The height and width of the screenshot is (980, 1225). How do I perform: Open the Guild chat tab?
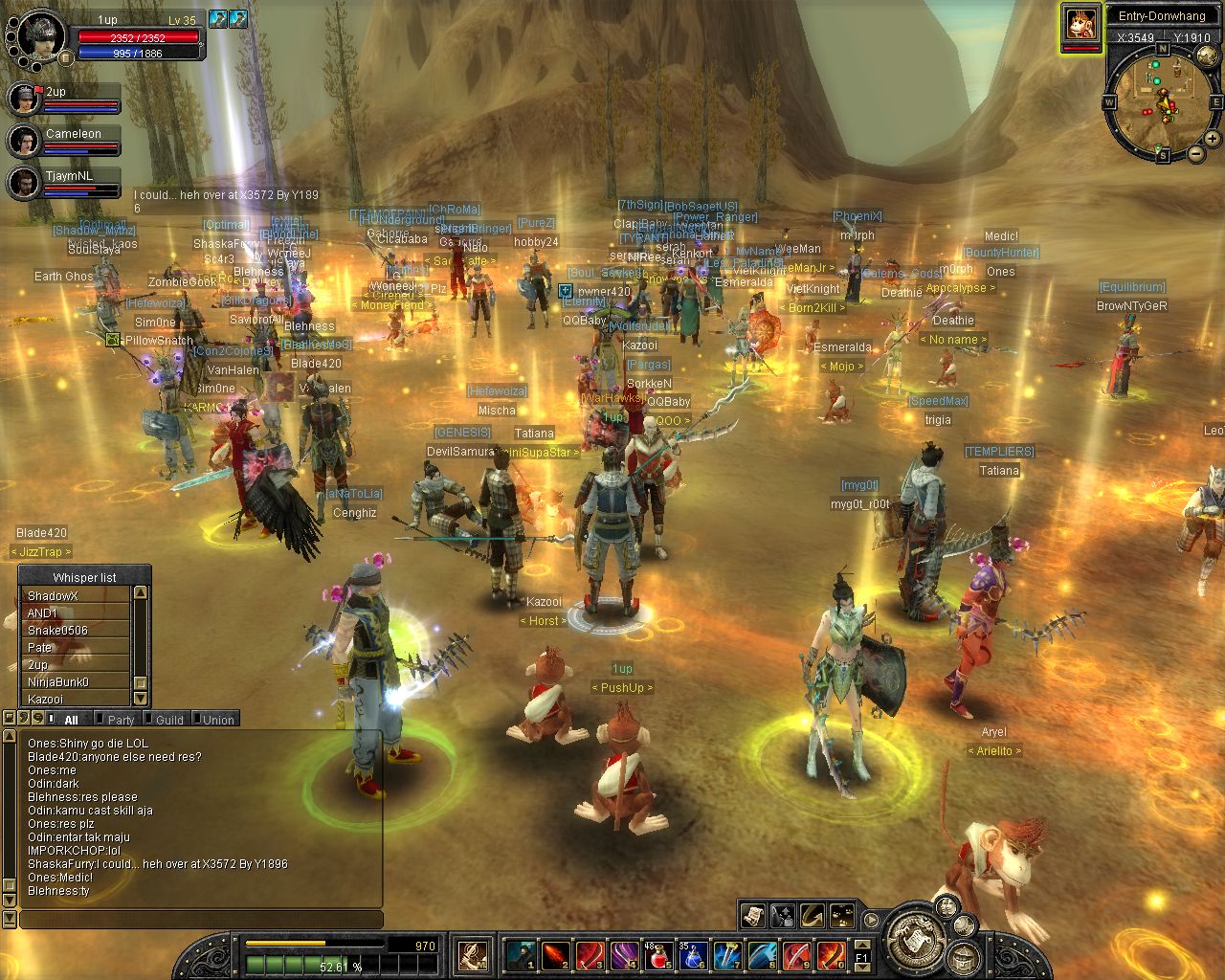coord(168,720)
